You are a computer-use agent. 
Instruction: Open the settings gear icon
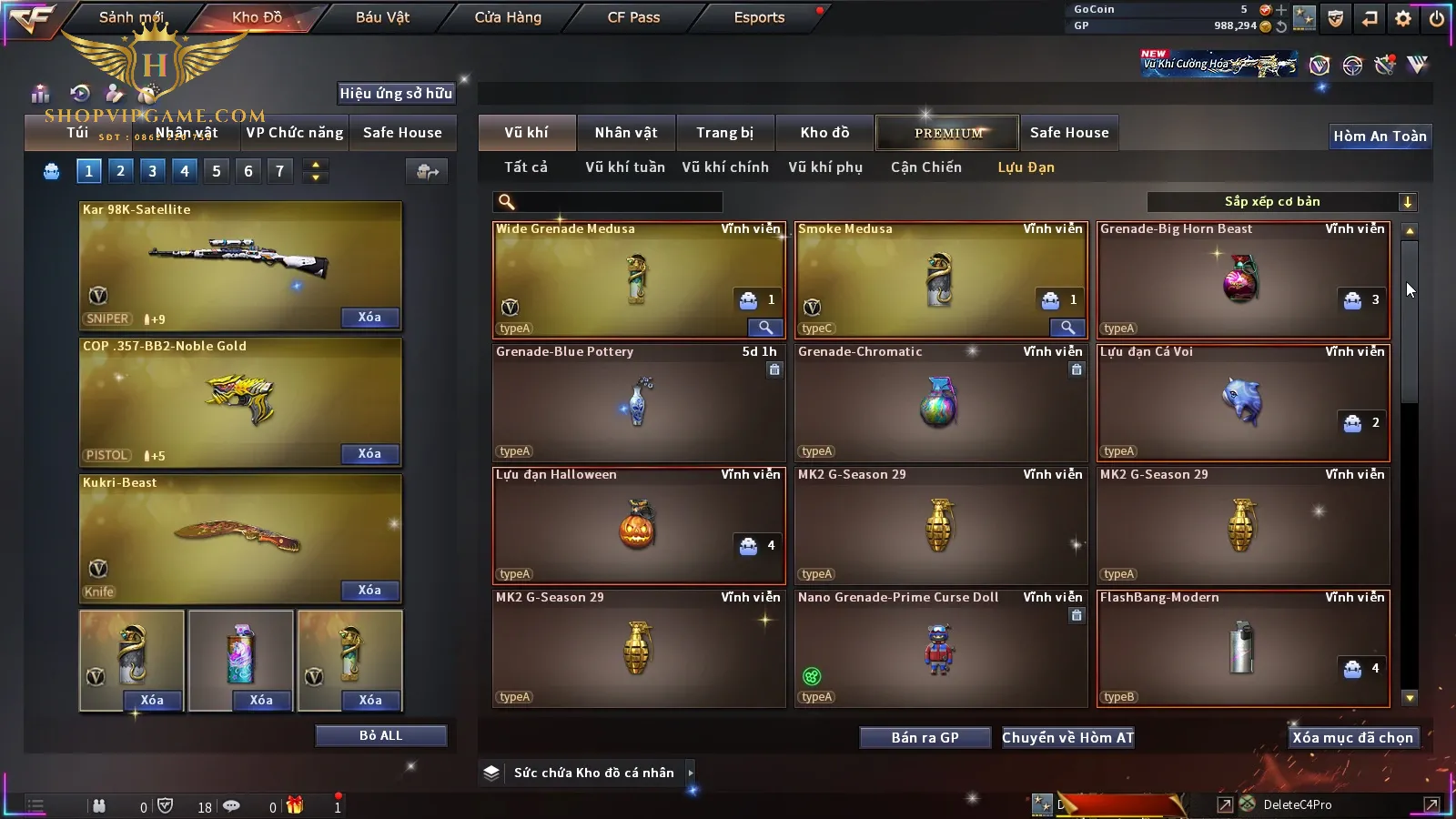1403,18
